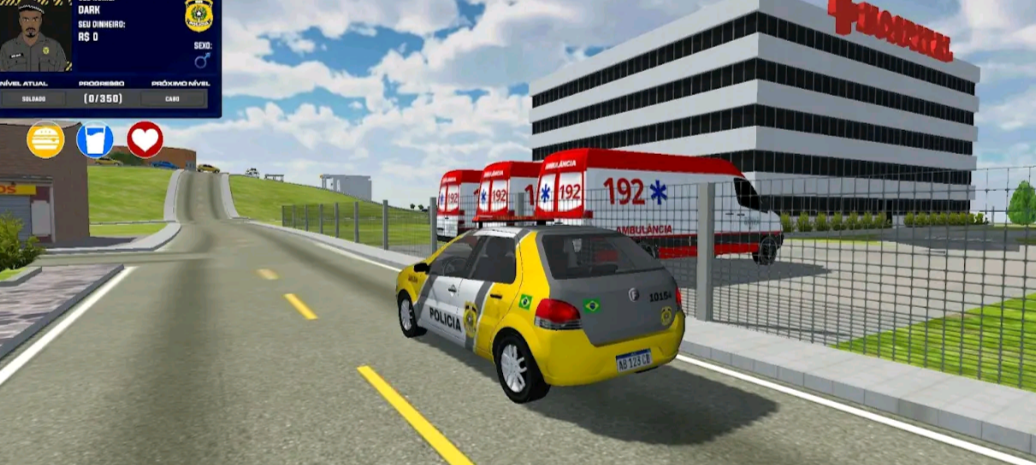
Task: Click the blue male gender symbol
Action: 201,60
